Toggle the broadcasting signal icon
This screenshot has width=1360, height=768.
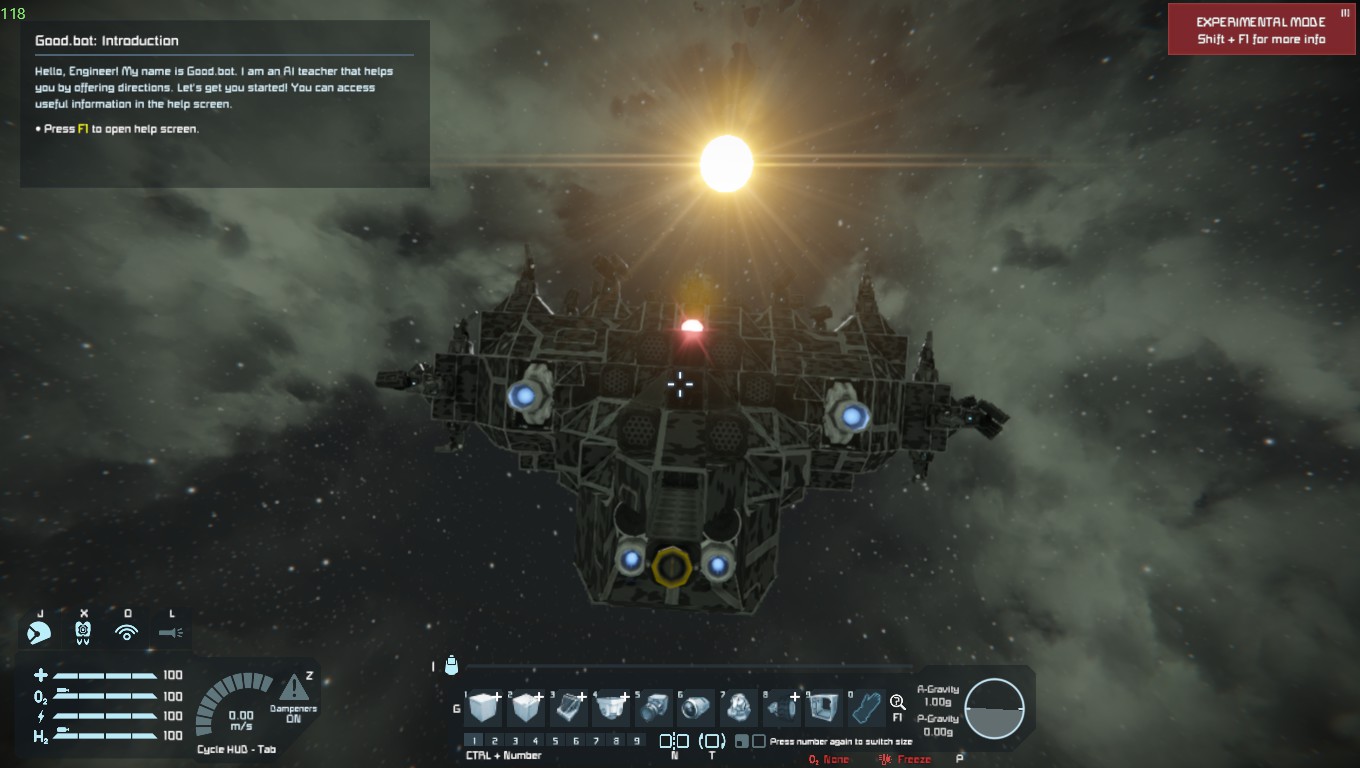coord(127,632)
